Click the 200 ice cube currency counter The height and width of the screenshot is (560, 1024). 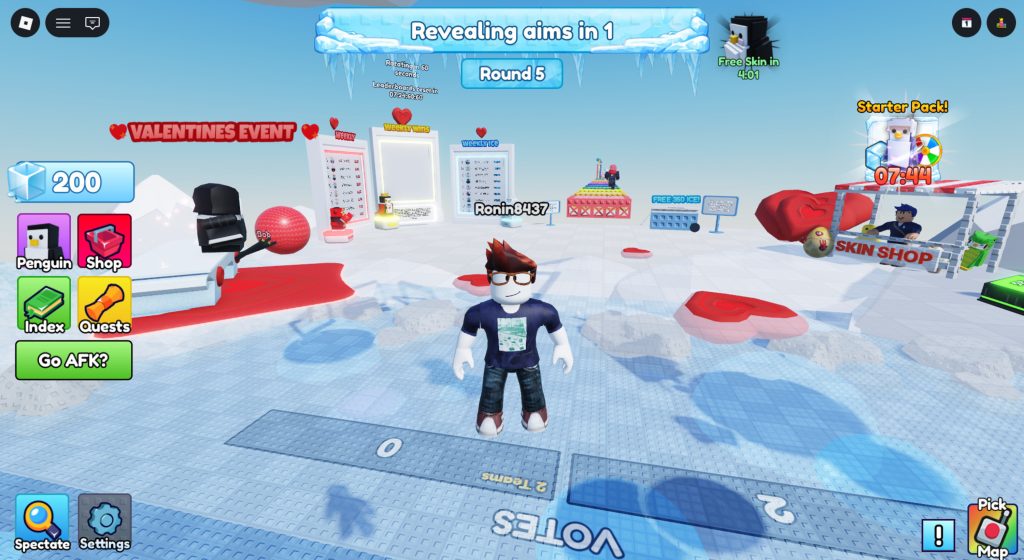pyautogui.click(x=71, y=182)
